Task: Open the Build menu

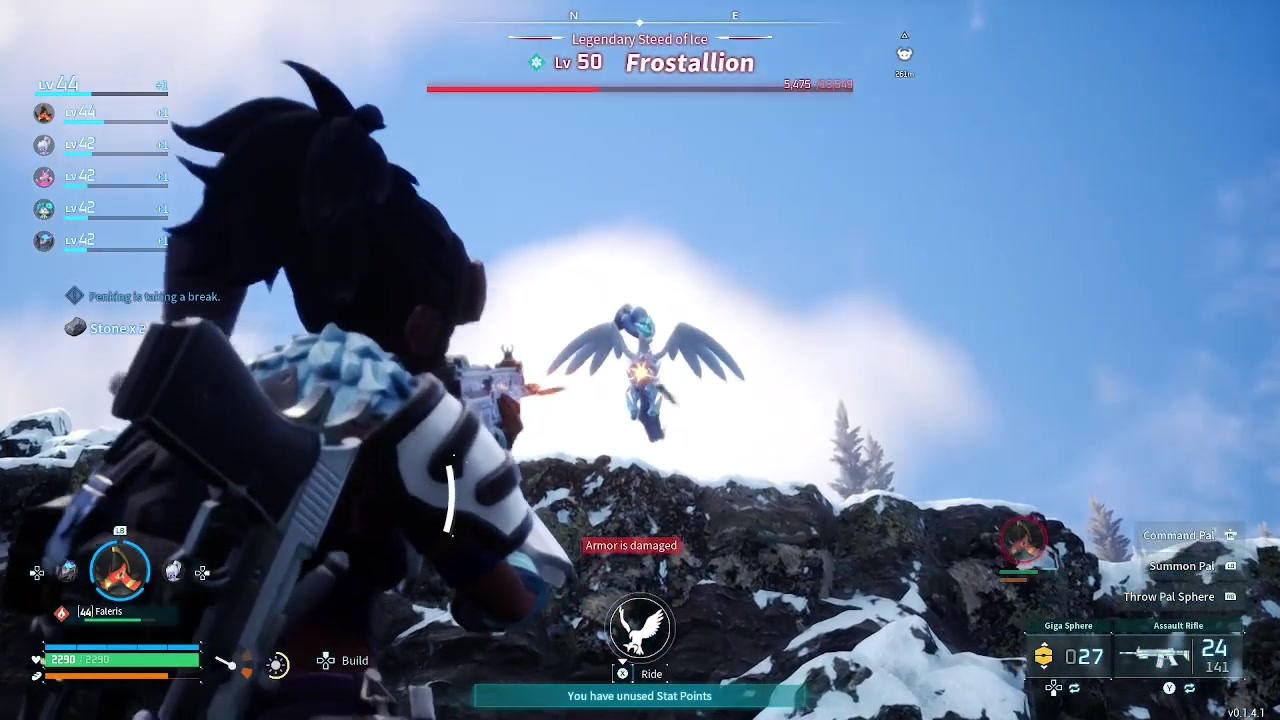Action: 344,661
